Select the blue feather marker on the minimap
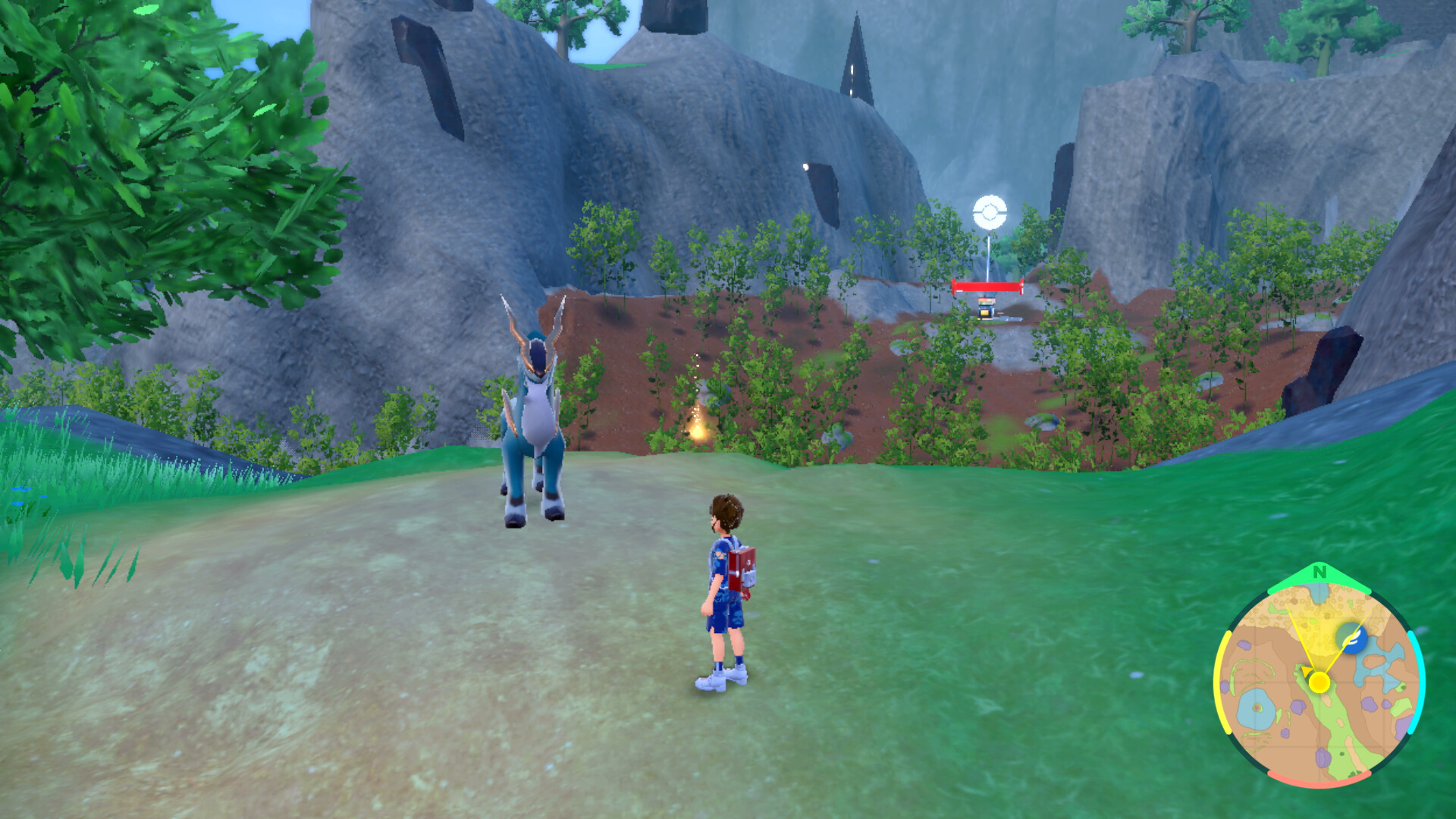 coord(1351,639)
